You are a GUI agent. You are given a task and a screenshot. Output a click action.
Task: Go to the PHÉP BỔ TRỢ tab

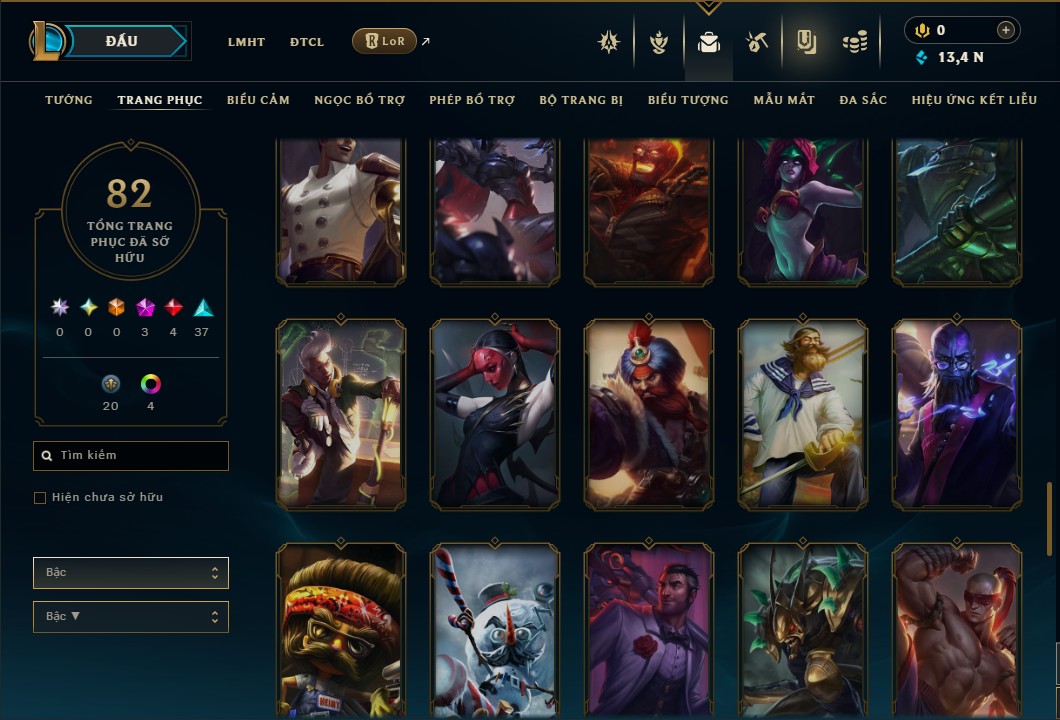[472, 100]
